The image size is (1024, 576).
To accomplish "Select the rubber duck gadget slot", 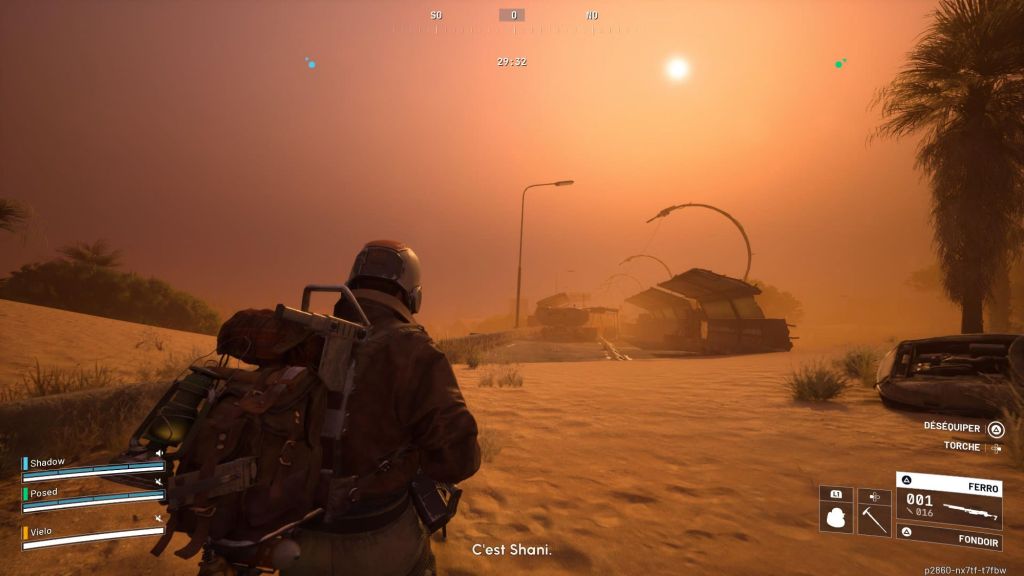I will coord(836,518).
